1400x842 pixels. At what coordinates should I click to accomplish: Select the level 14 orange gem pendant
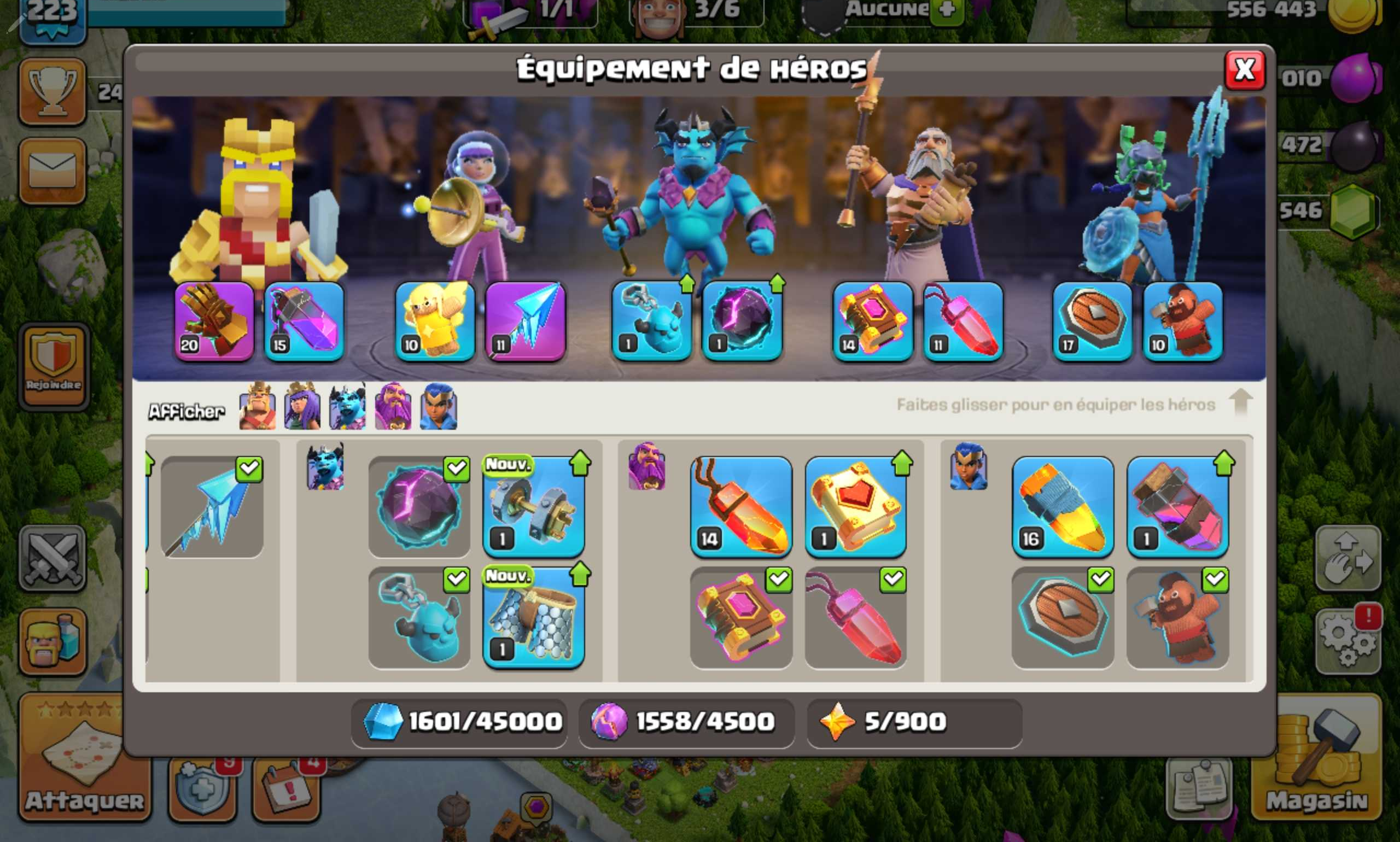click(740, 507)
